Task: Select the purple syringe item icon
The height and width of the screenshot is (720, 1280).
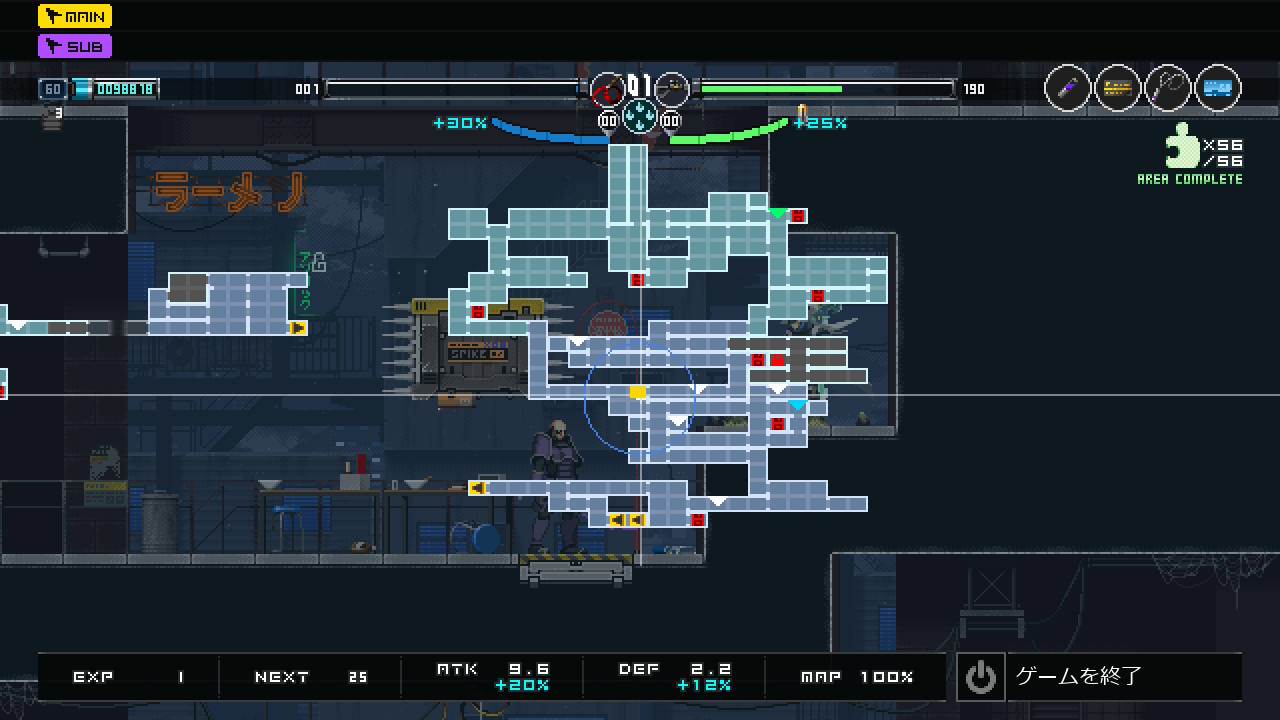Action: click(1068, 89)
